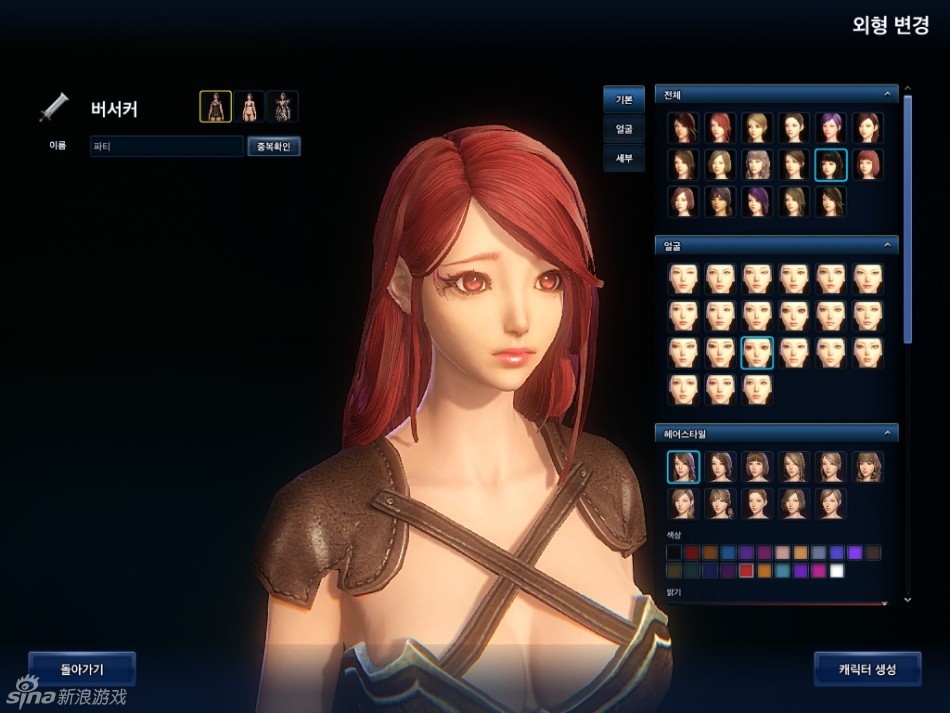Check name availability with 중복확인
This screenshot has height=713, width=950.
pyautogui.click(x=273, y=147)
